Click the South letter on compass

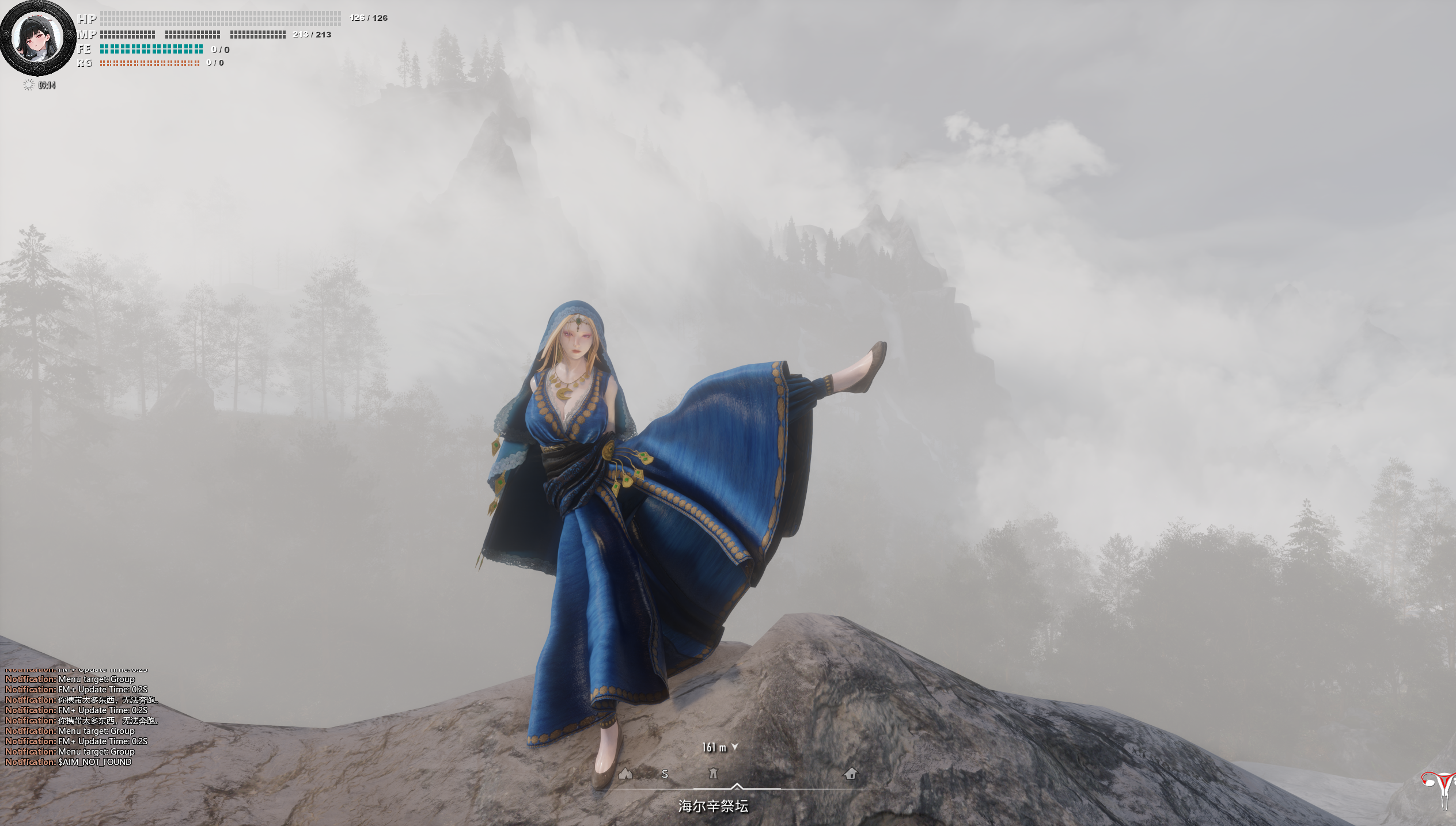pos(665,774)
